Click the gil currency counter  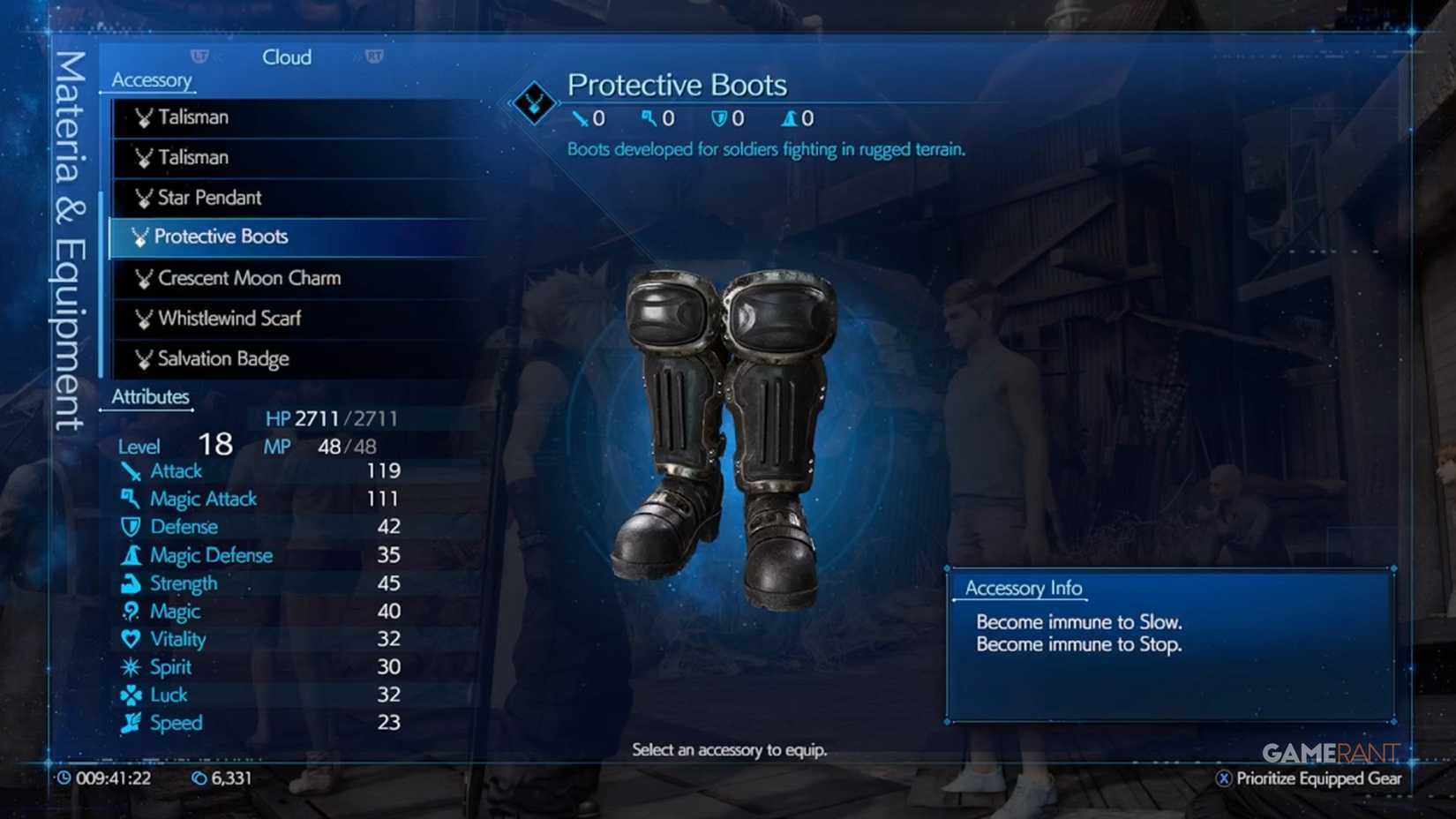(222, 778)
